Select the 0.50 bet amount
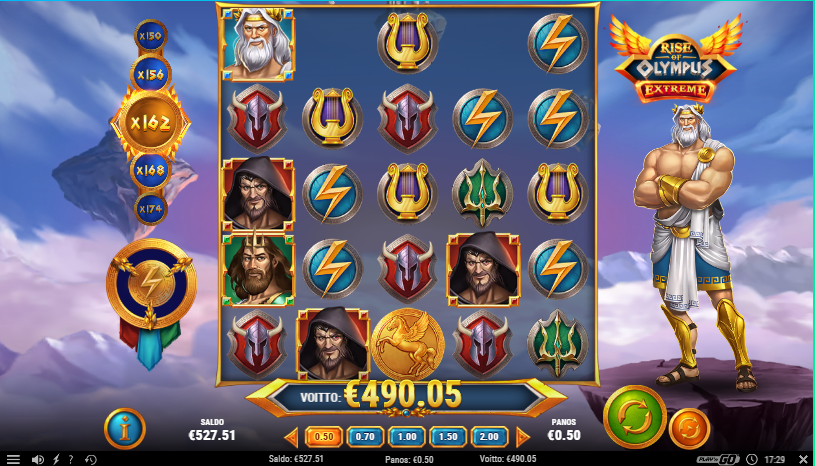This screenshot has height=466, width=815. (324, 436)
